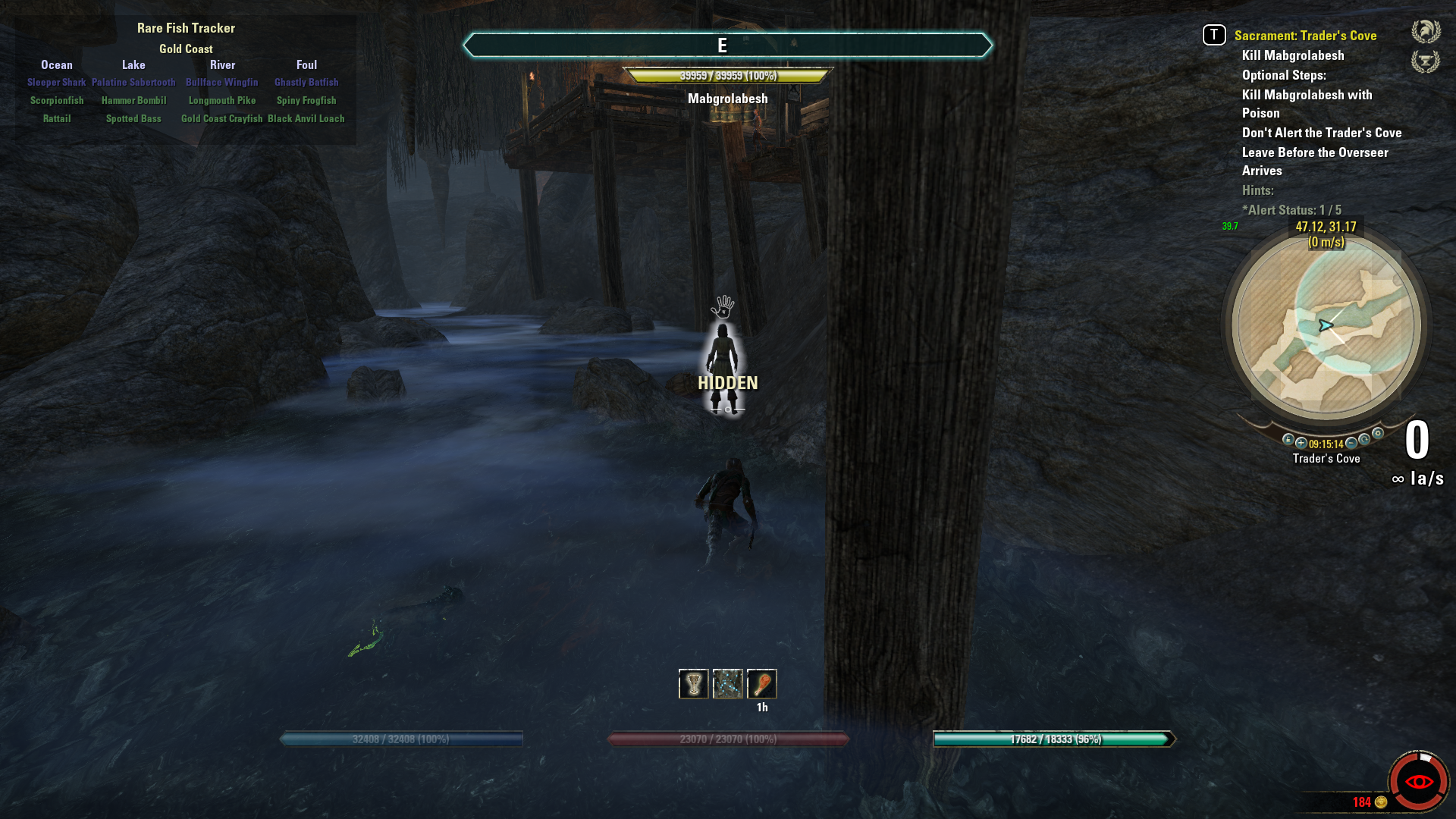Select Sleeper Shark in Rare Fish Tracker
This screenshot has height=819, width=1456.
57,83
